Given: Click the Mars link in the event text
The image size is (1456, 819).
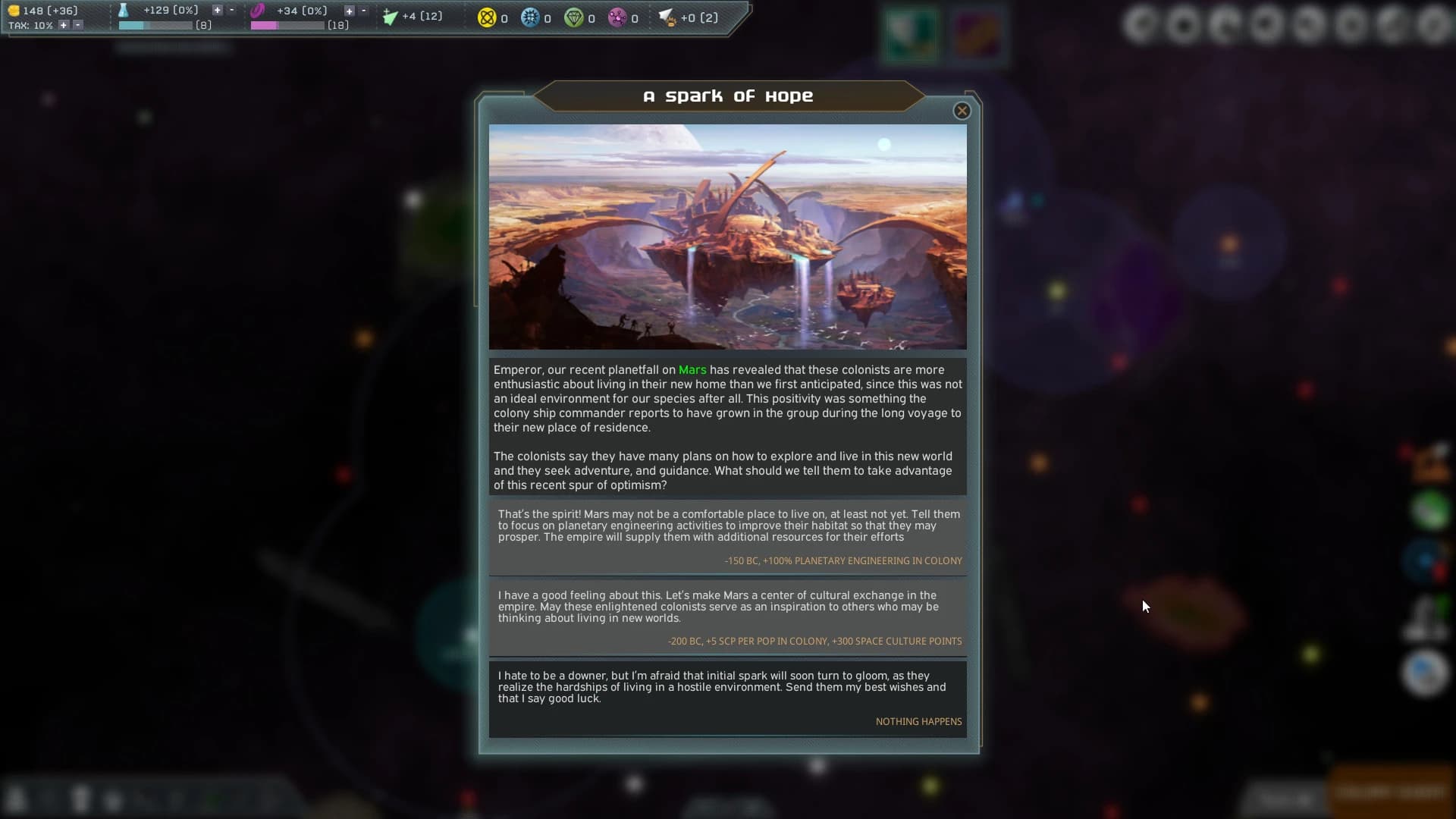Looking at the screenshot, I should click(692, 370).
